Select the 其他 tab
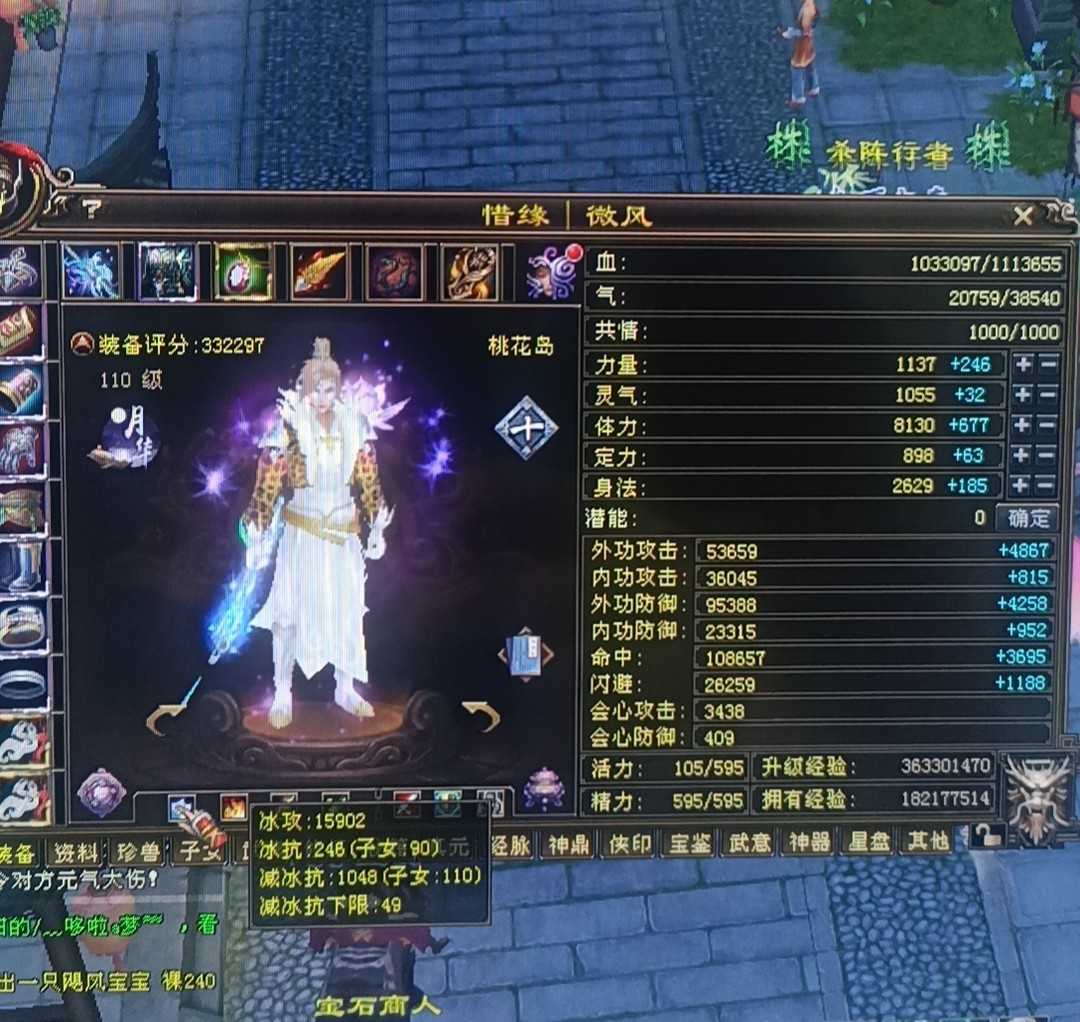 coord(927,842)
